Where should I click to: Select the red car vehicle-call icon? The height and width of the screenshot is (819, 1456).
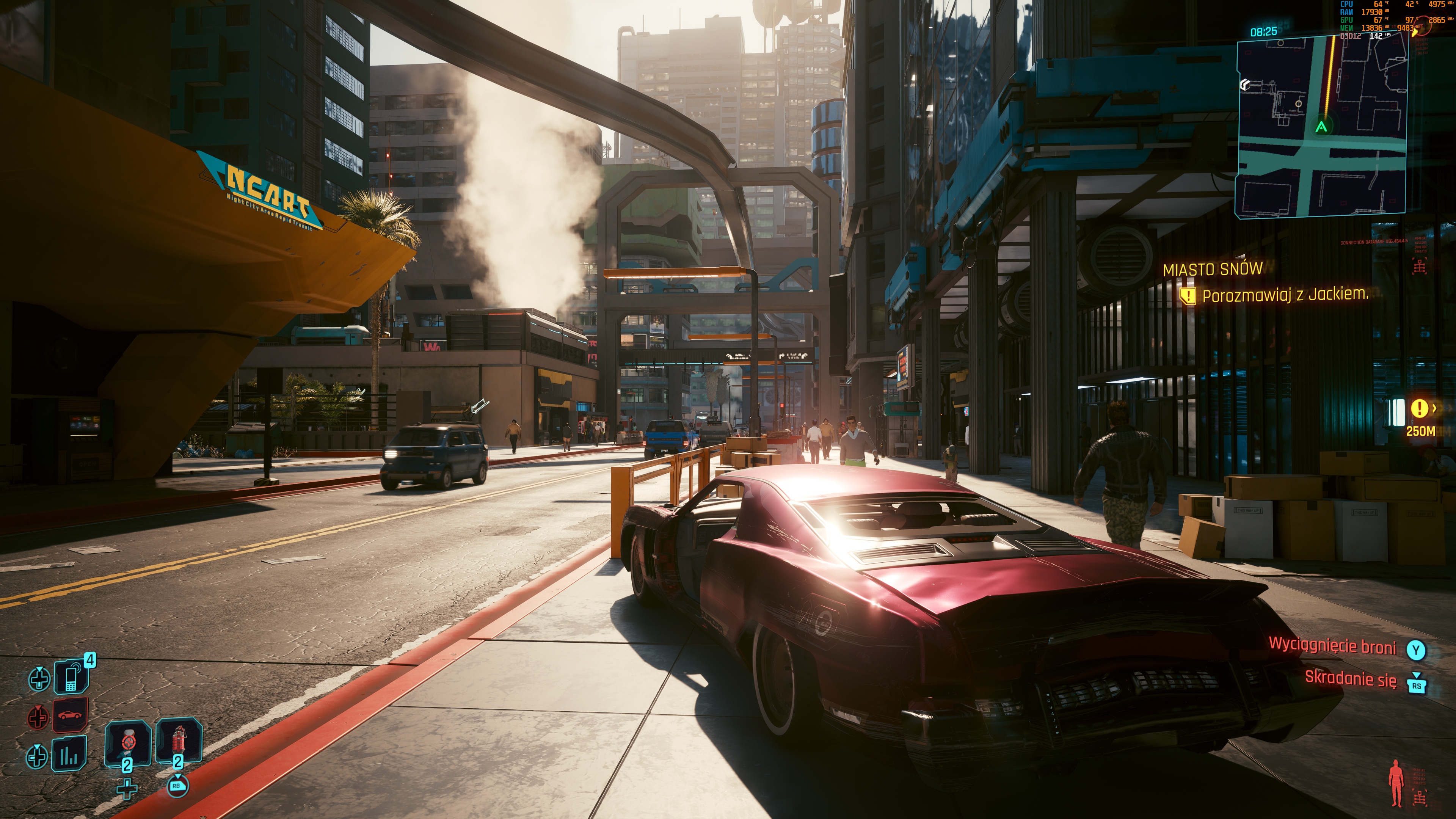[70, 715]
